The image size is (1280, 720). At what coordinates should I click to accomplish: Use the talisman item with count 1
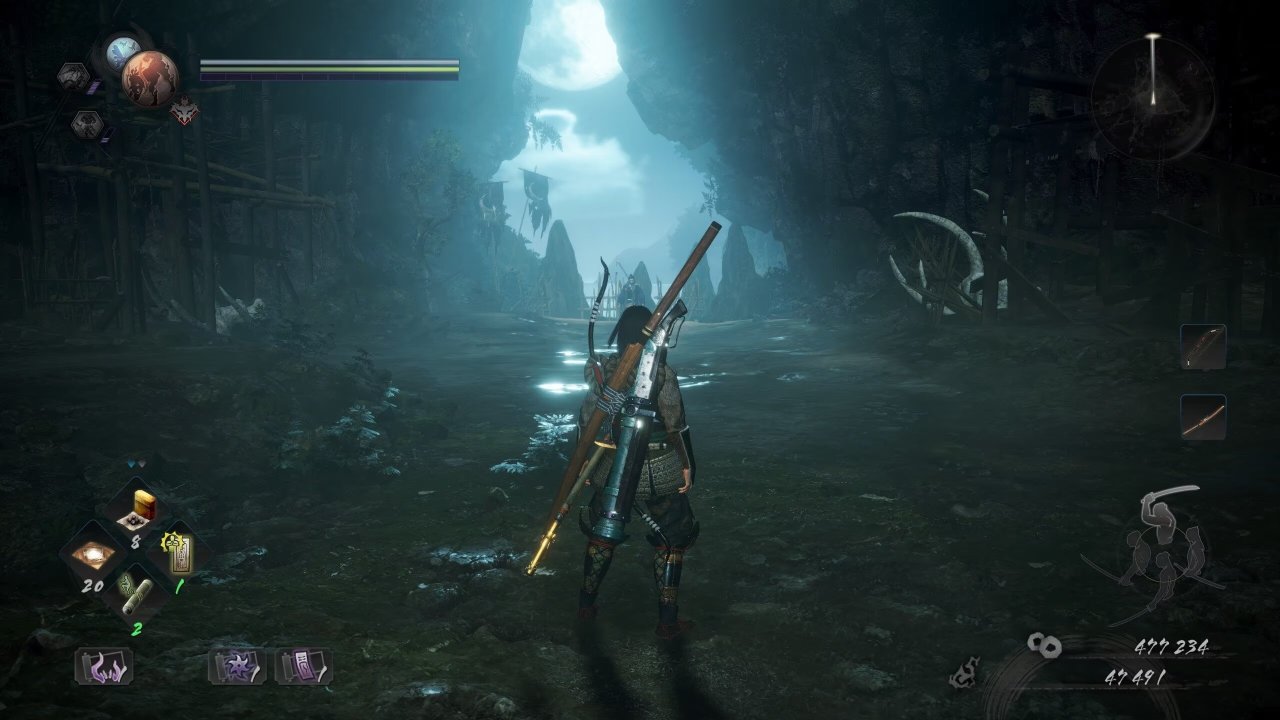(x=176, y=553)
